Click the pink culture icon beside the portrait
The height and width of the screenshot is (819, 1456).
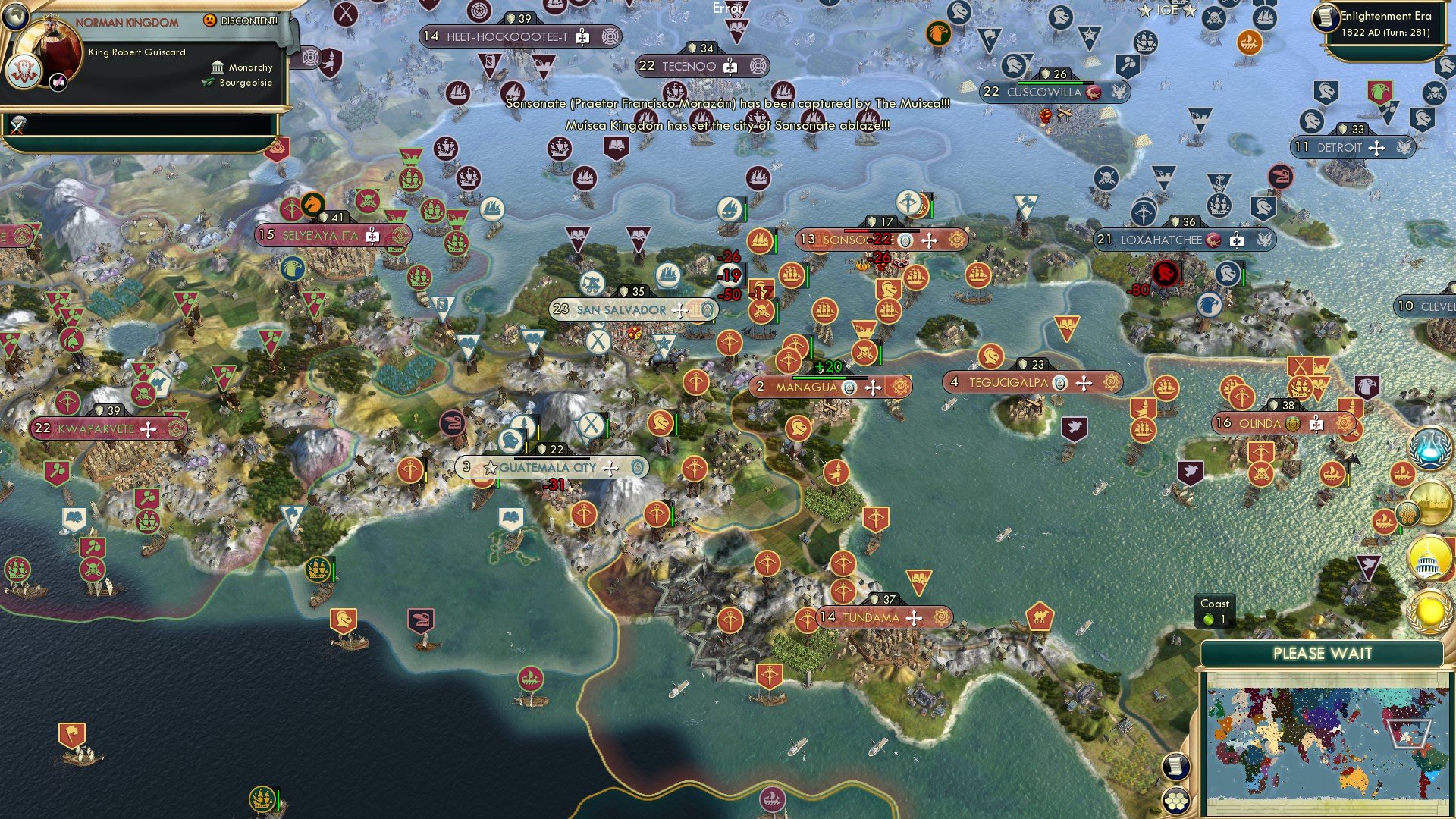click(58, 83)
